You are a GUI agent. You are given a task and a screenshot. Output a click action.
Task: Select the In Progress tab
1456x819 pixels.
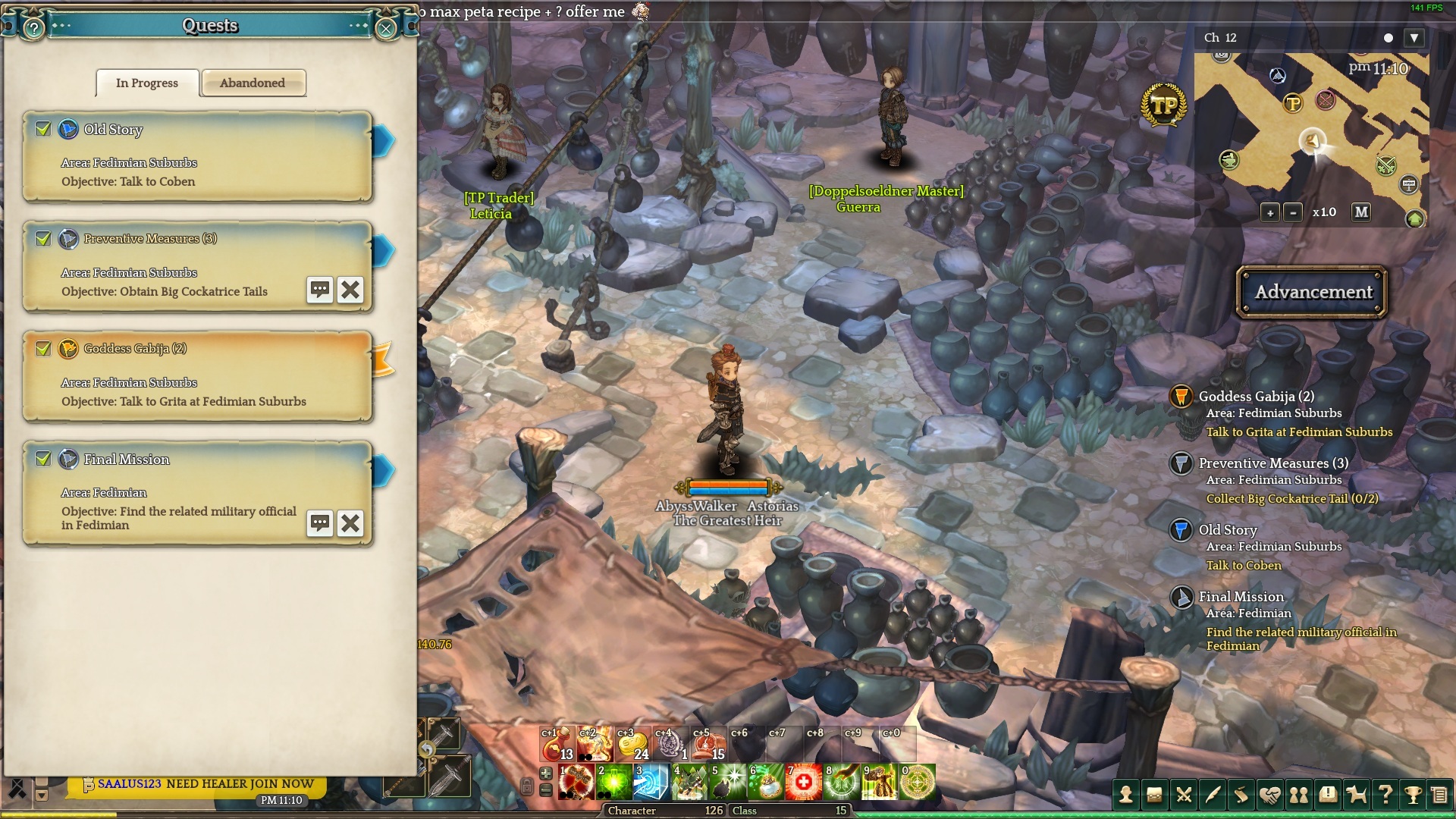[147, 83]
